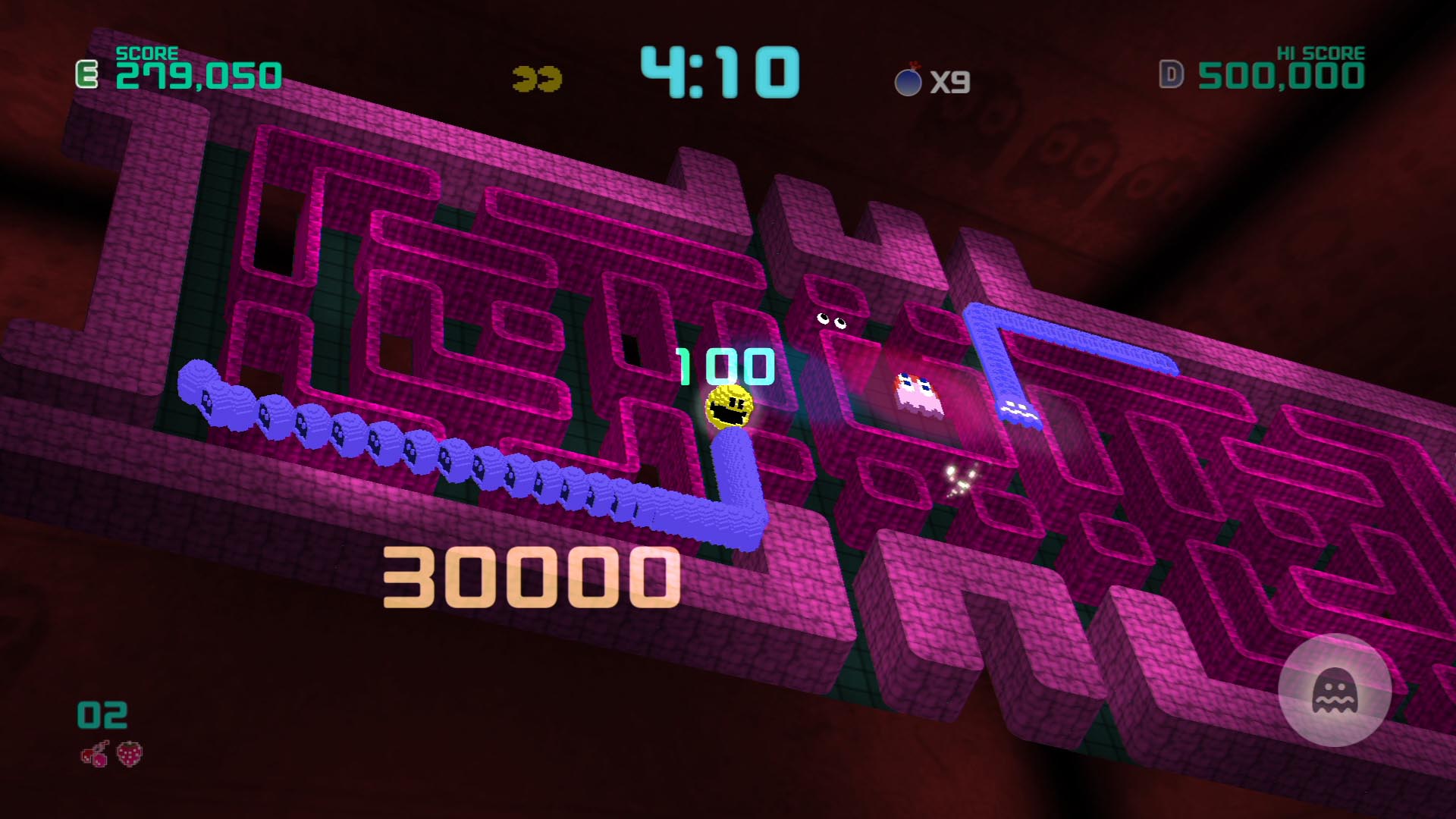Select the blue ghost on the right maze
This screenshot has width=1456, height=819.
pyautogui.click(x=1020, y=409)
